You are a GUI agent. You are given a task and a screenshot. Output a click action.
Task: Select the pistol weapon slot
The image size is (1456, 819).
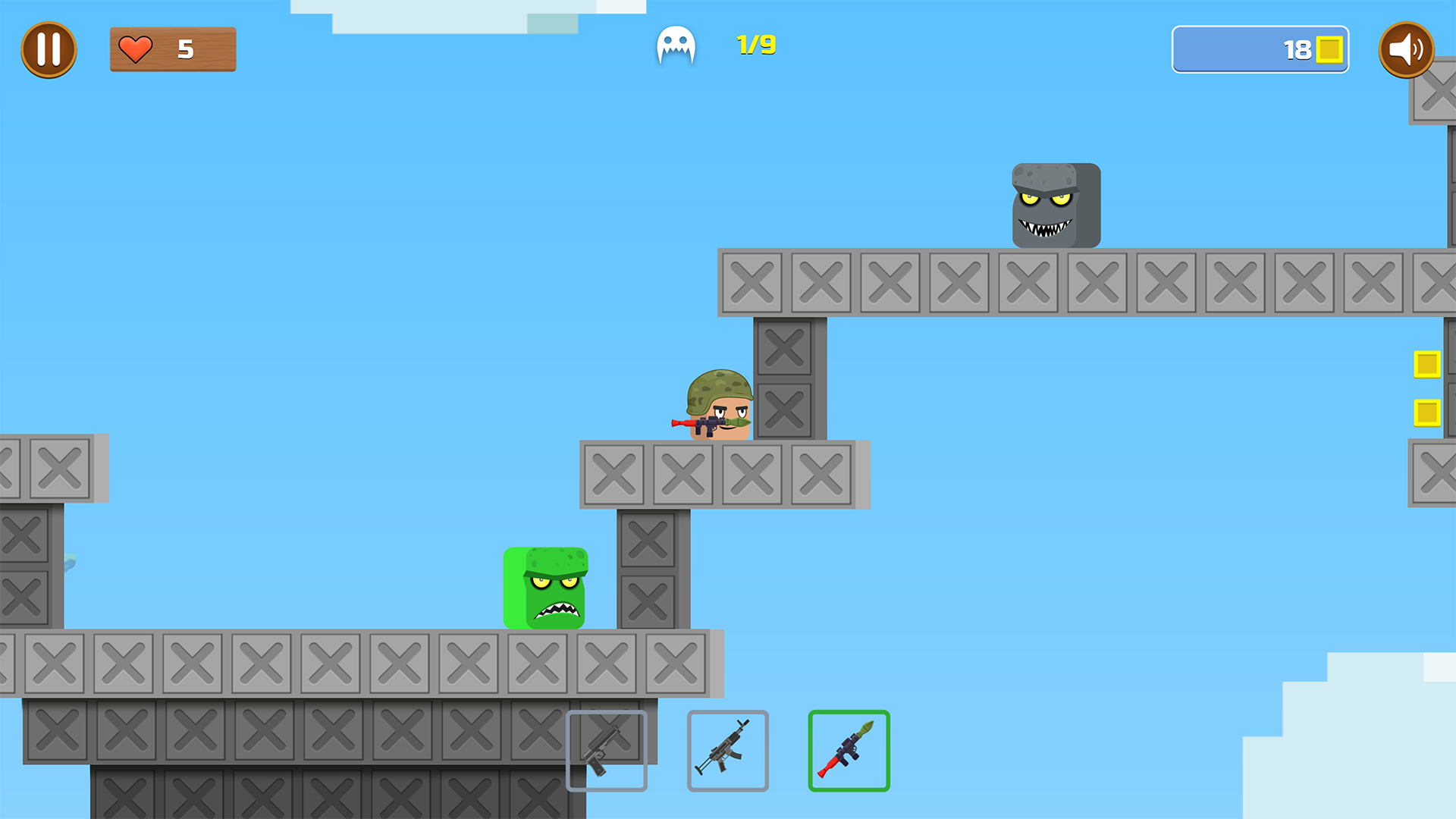(x=607, y=751)
